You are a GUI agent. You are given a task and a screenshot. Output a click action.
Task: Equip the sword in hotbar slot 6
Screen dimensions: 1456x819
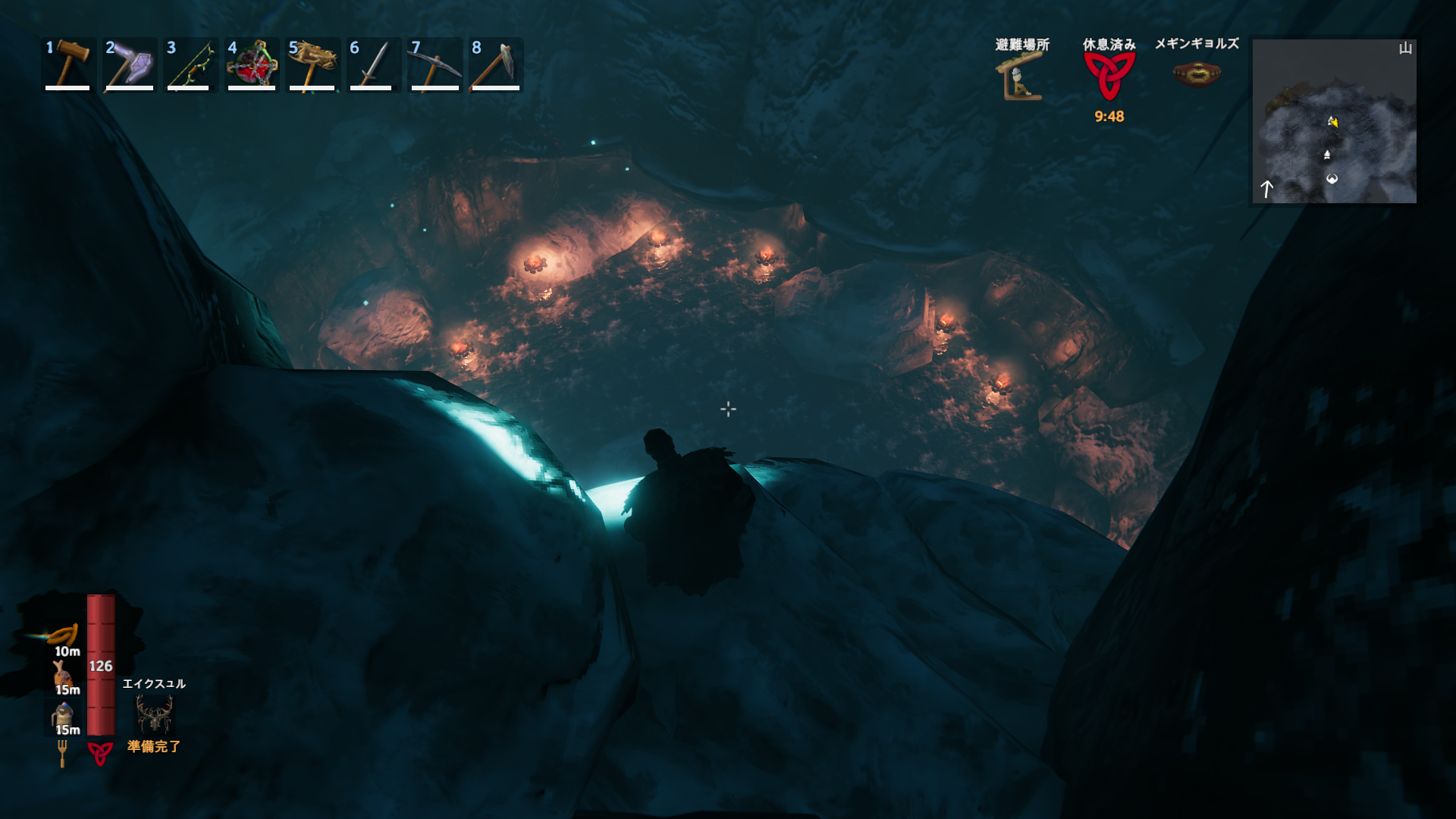[x=372, y=65]
